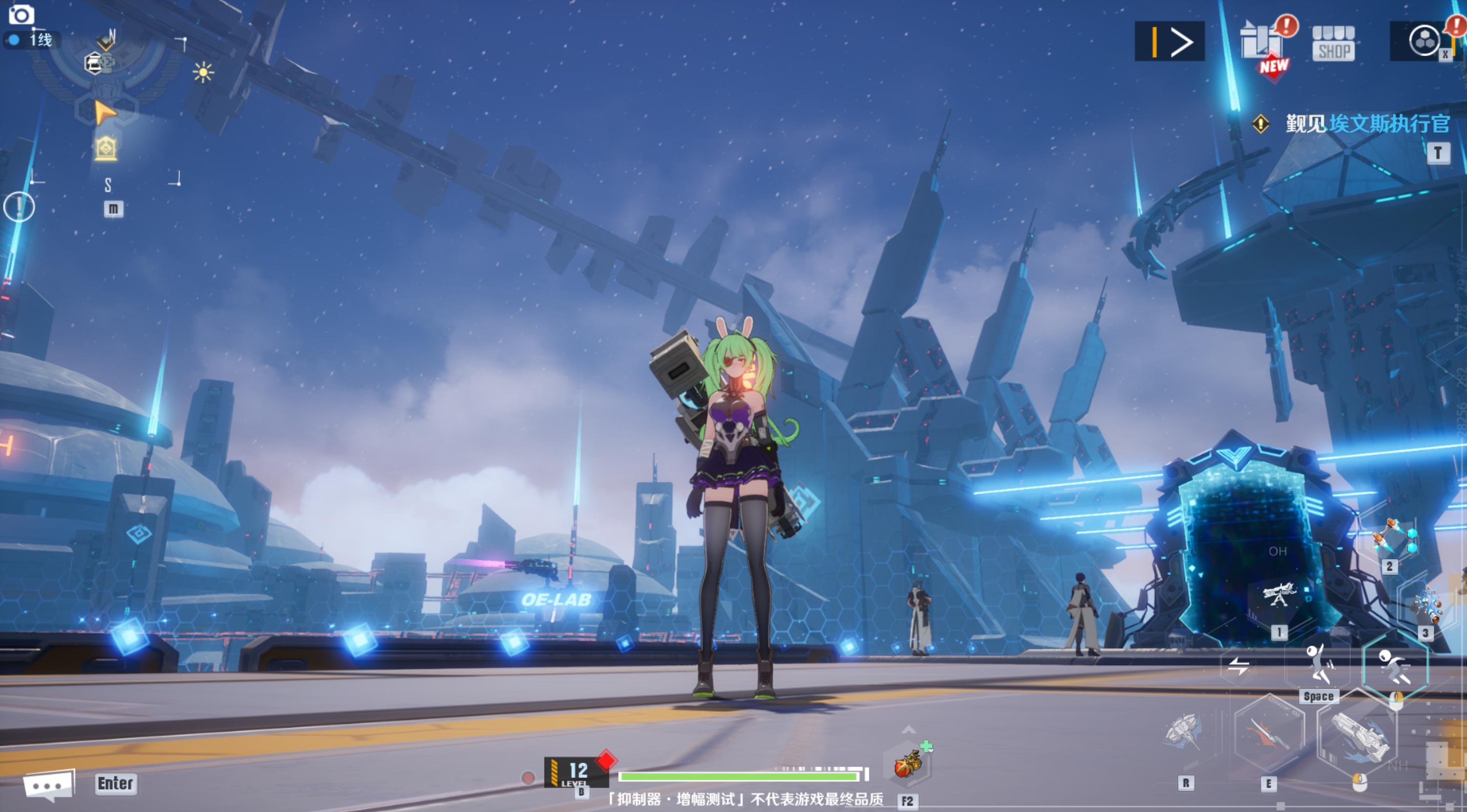Click the sun weather icon
This screenshot has width=1467, height=812.
pyautogui.click(x=203, y=72)
